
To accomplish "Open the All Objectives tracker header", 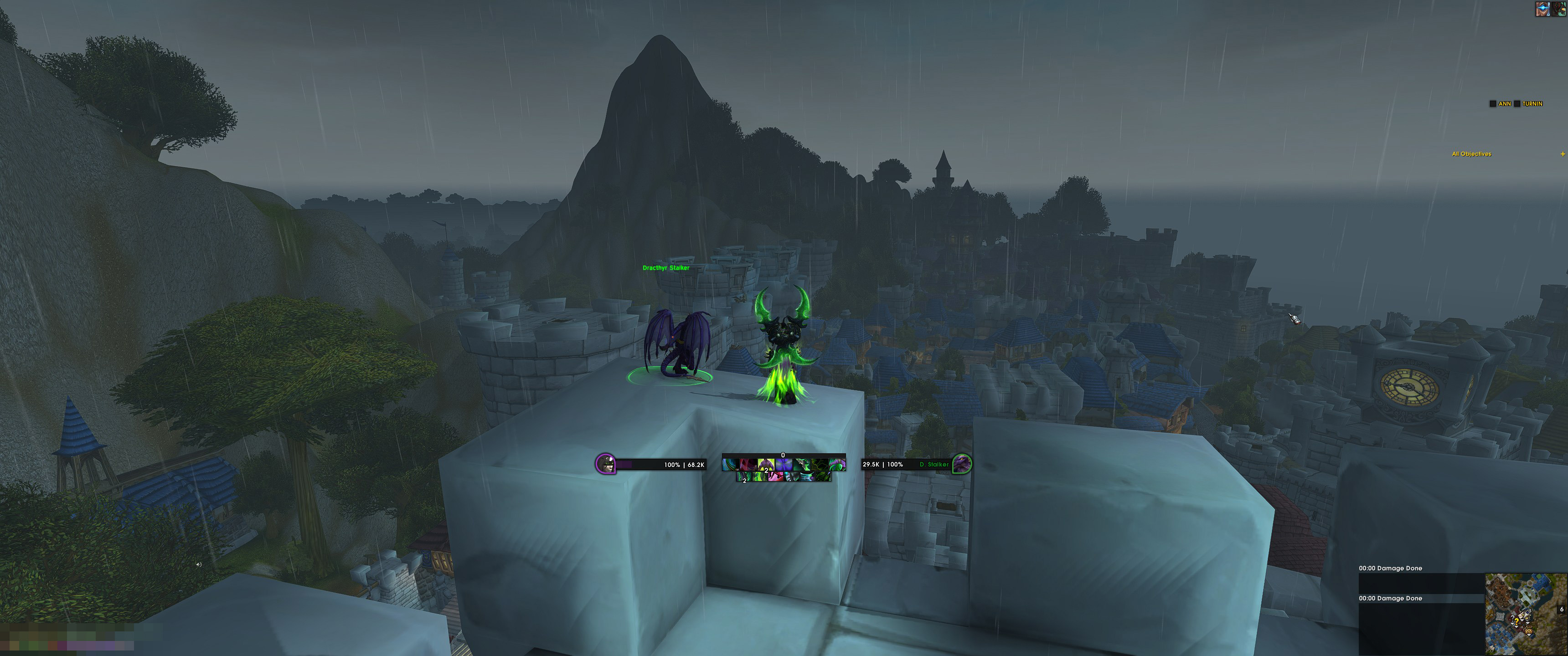I will [x=1471, y=154].
